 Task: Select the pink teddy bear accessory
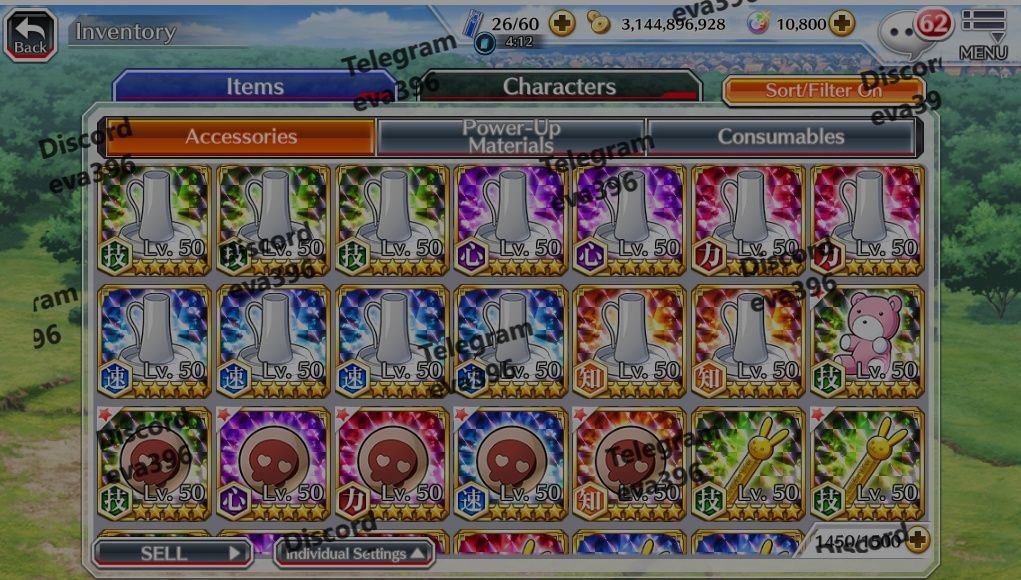point(868,340)
